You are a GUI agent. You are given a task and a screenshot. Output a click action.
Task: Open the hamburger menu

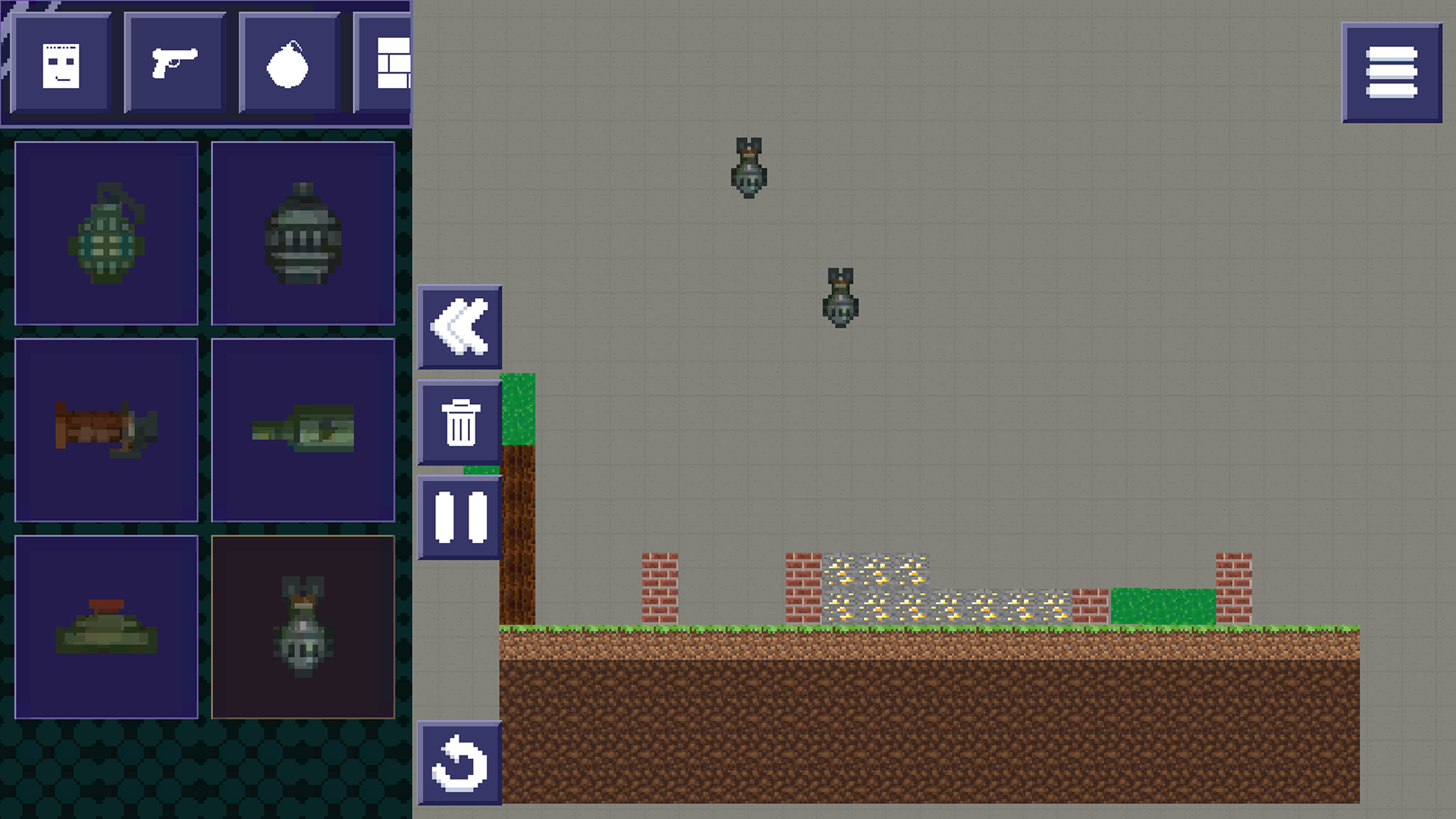[1392, 73]
